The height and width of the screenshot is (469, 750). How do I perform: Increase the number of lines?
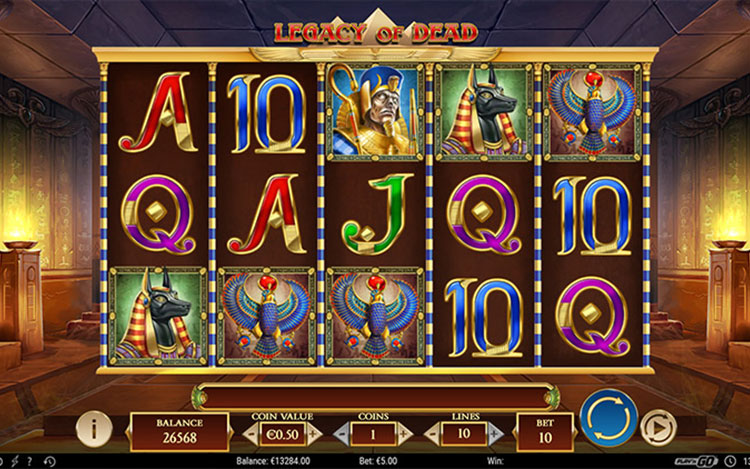point(494,434)
